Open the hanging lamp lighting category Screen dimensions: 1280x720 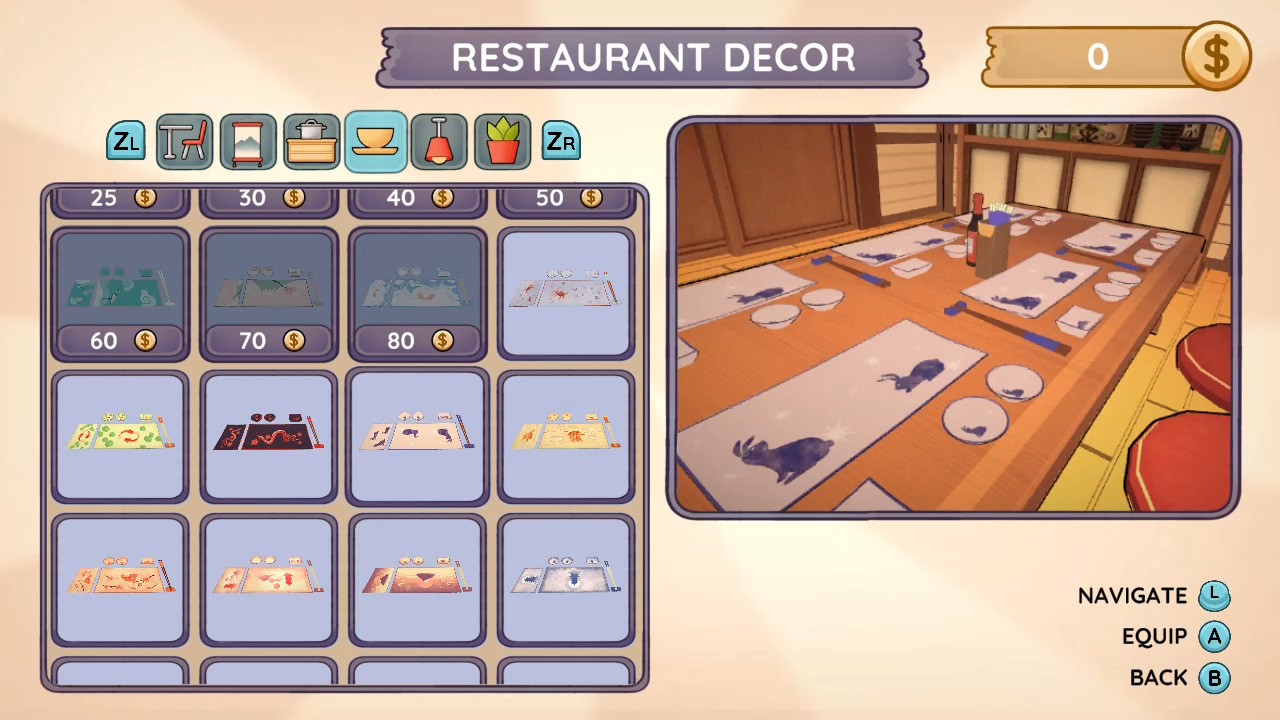tap(439, 141)
